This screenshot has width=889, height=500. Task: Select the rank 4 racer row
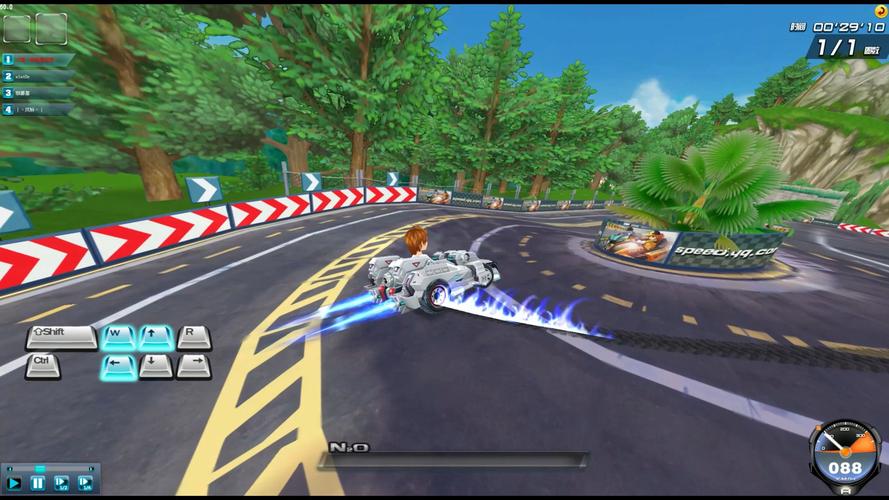coord(38,109)
